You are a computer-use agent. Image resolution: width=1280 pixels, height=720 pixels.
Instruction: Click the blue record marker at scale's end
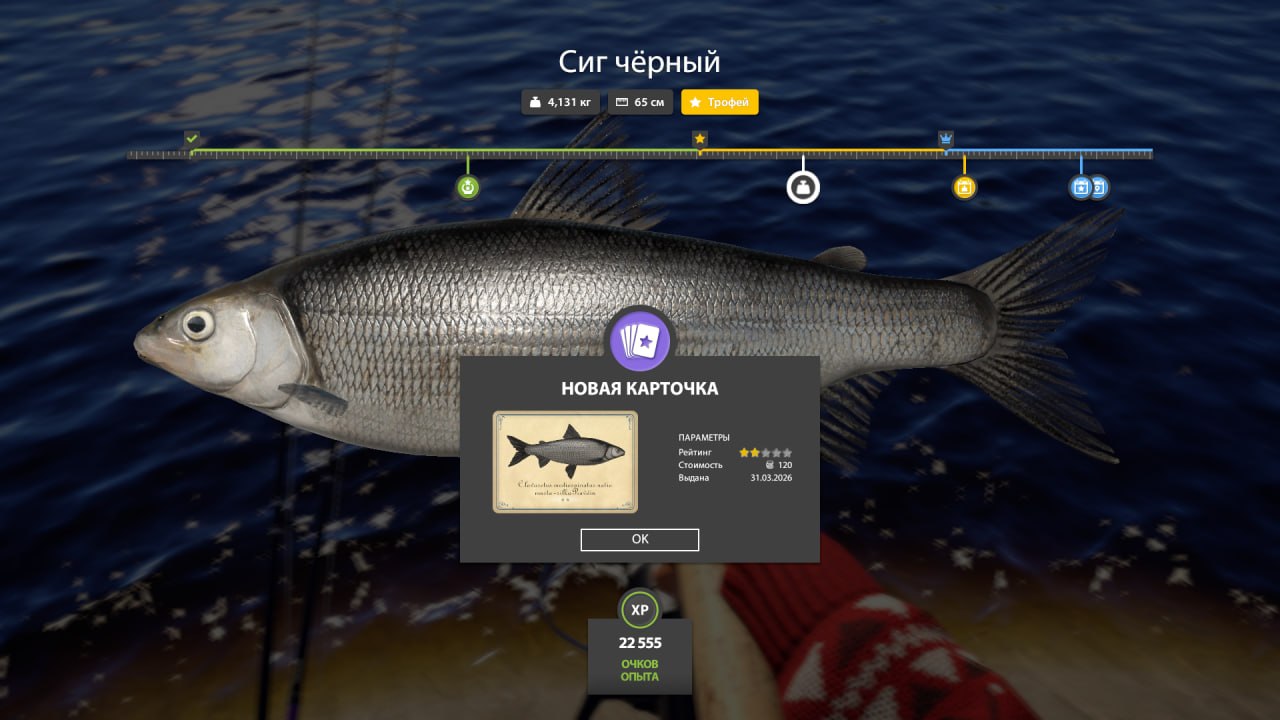[x=1081, y=187]
